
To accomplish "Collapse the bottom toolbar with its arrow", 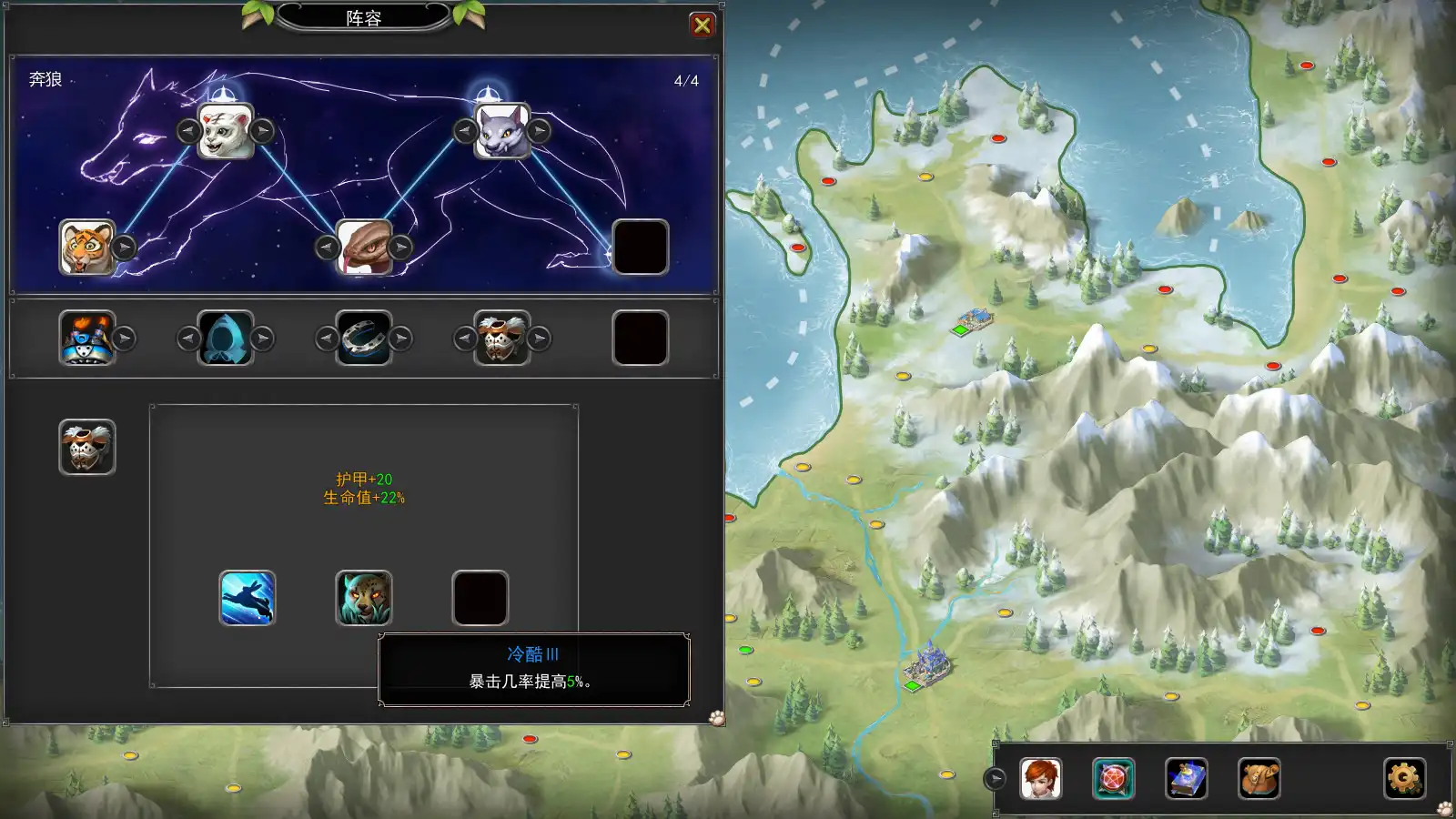I will (x=995, y=779).
